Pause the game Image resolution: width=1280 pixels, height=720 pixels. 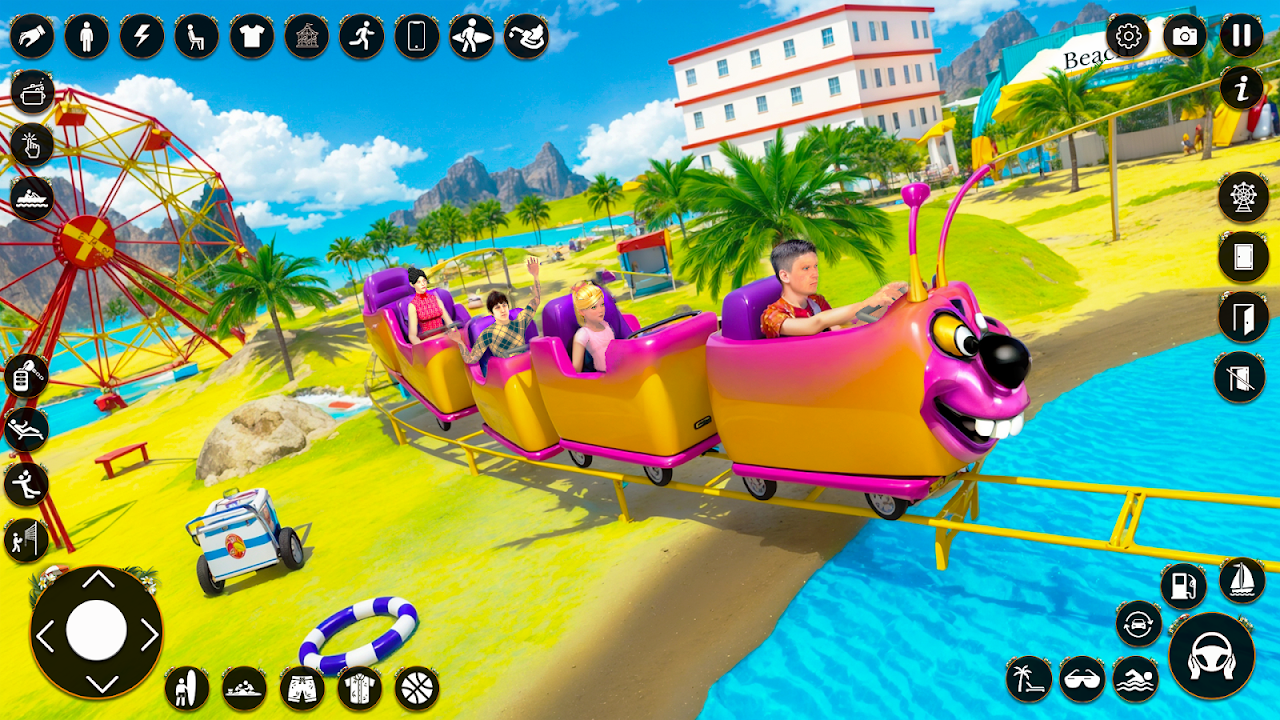click(x=1241, y=37)
